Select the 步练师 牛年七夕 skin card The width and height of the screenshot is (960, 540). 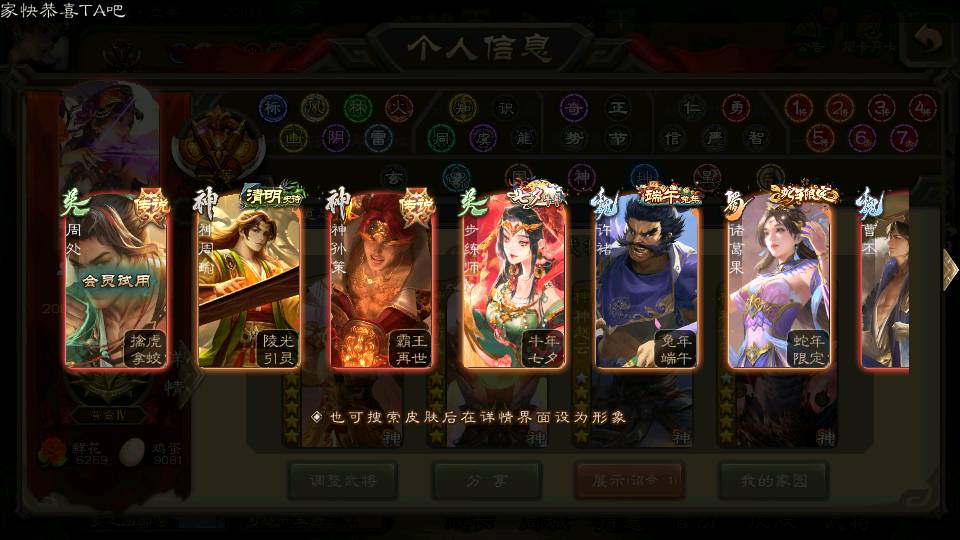pos(515,282)
